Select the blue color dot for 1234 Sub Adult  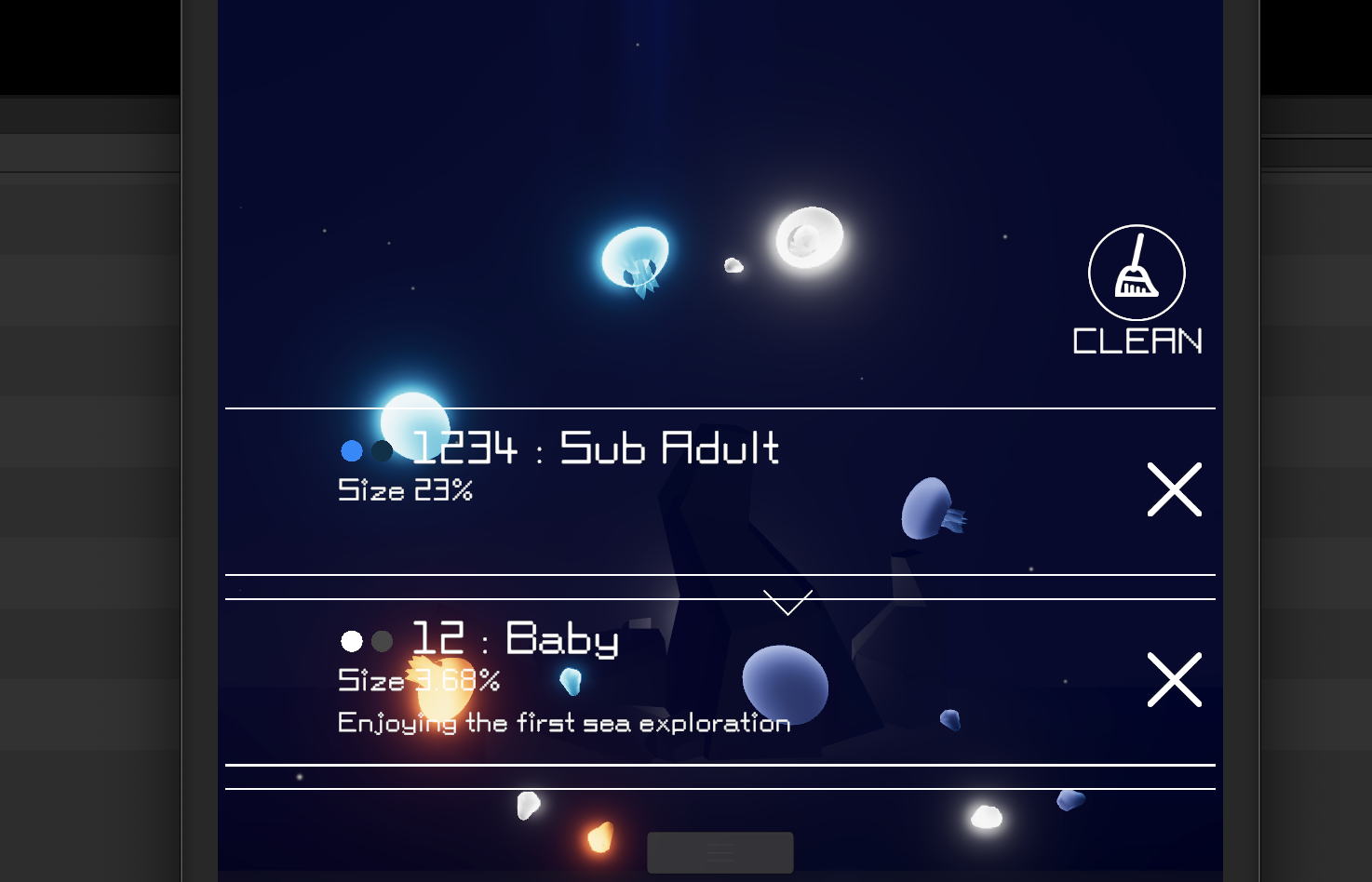(352, 451)
